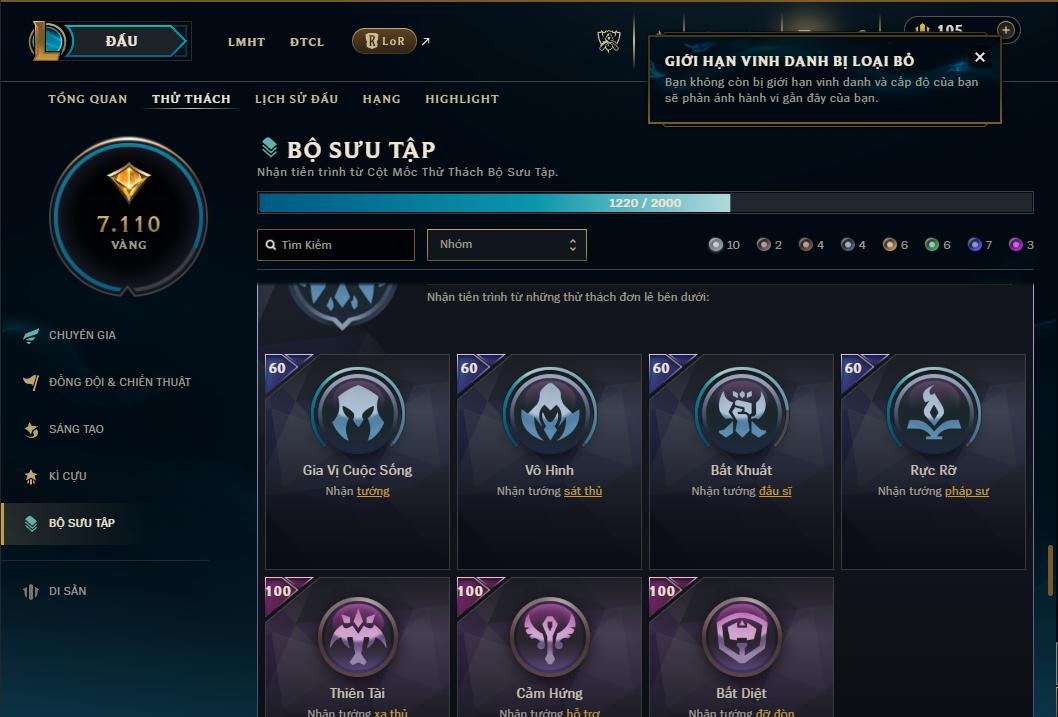The width and height of the screenshot is (1058, 717).
Task: Select the Vô Hình challenge card
Action: pyautogui.click(x=549, y=461)
